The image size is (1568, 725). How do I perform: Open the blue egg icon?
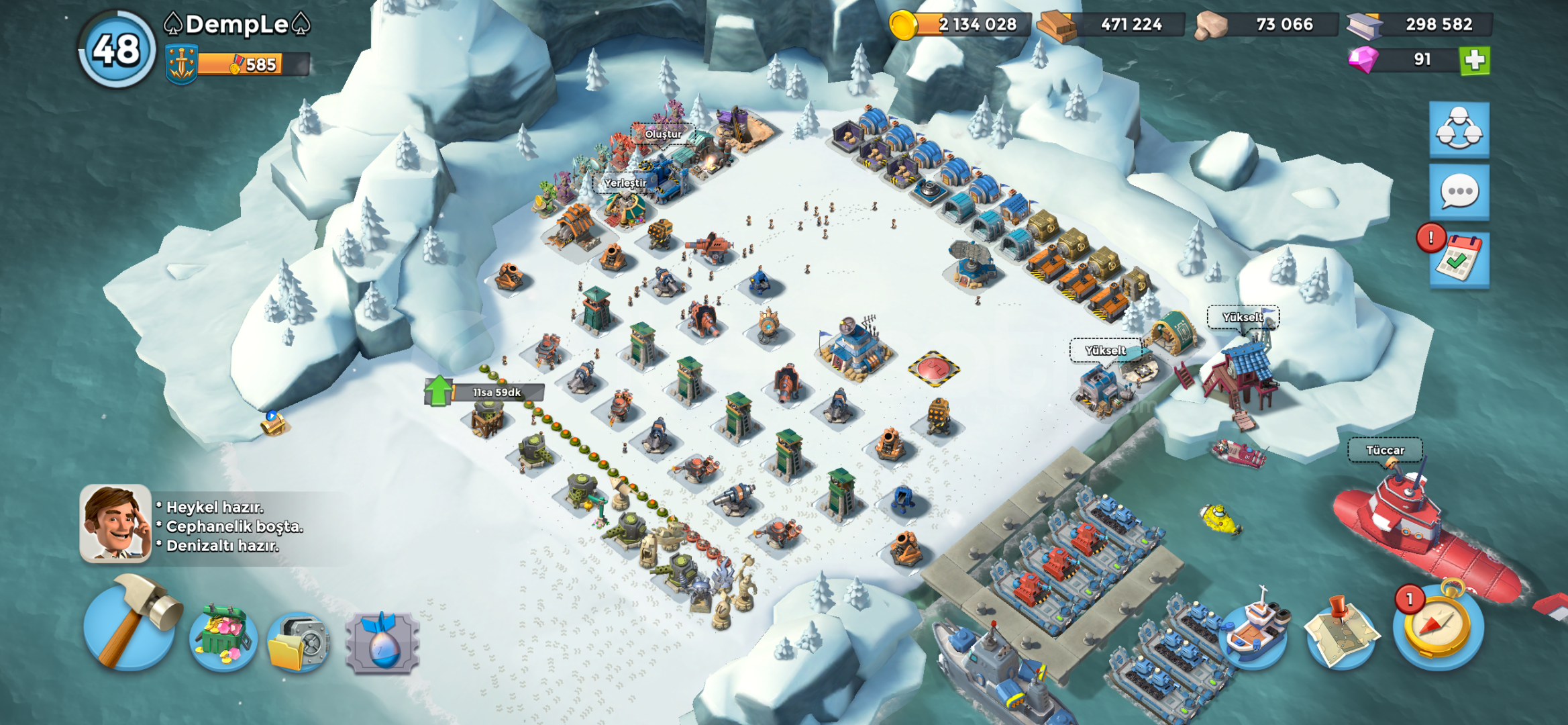tap(382, 642)
